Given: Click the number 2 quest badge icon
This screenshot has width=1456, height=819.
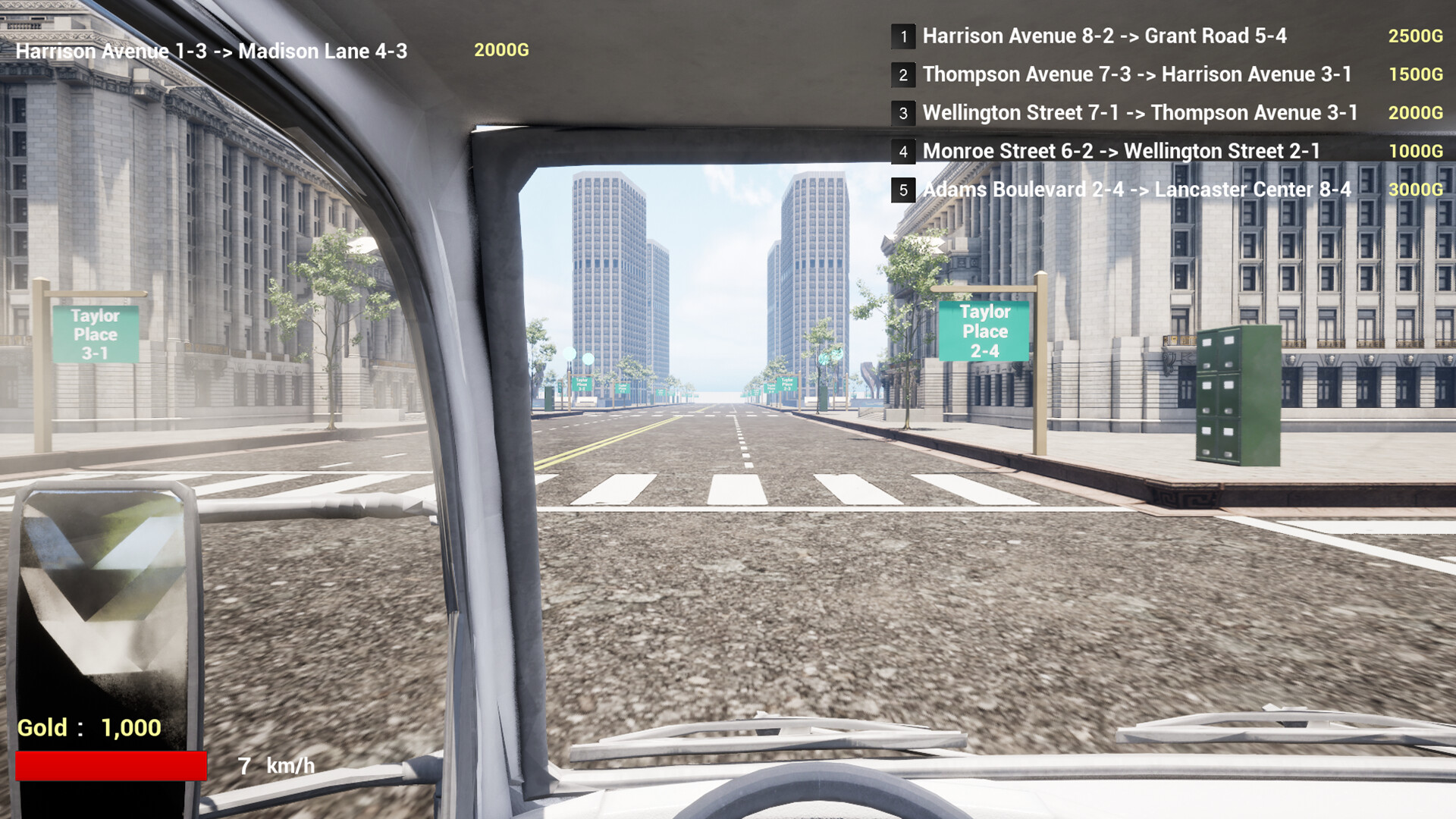Looking at the screenshot, I should click(x=904, y=75).
